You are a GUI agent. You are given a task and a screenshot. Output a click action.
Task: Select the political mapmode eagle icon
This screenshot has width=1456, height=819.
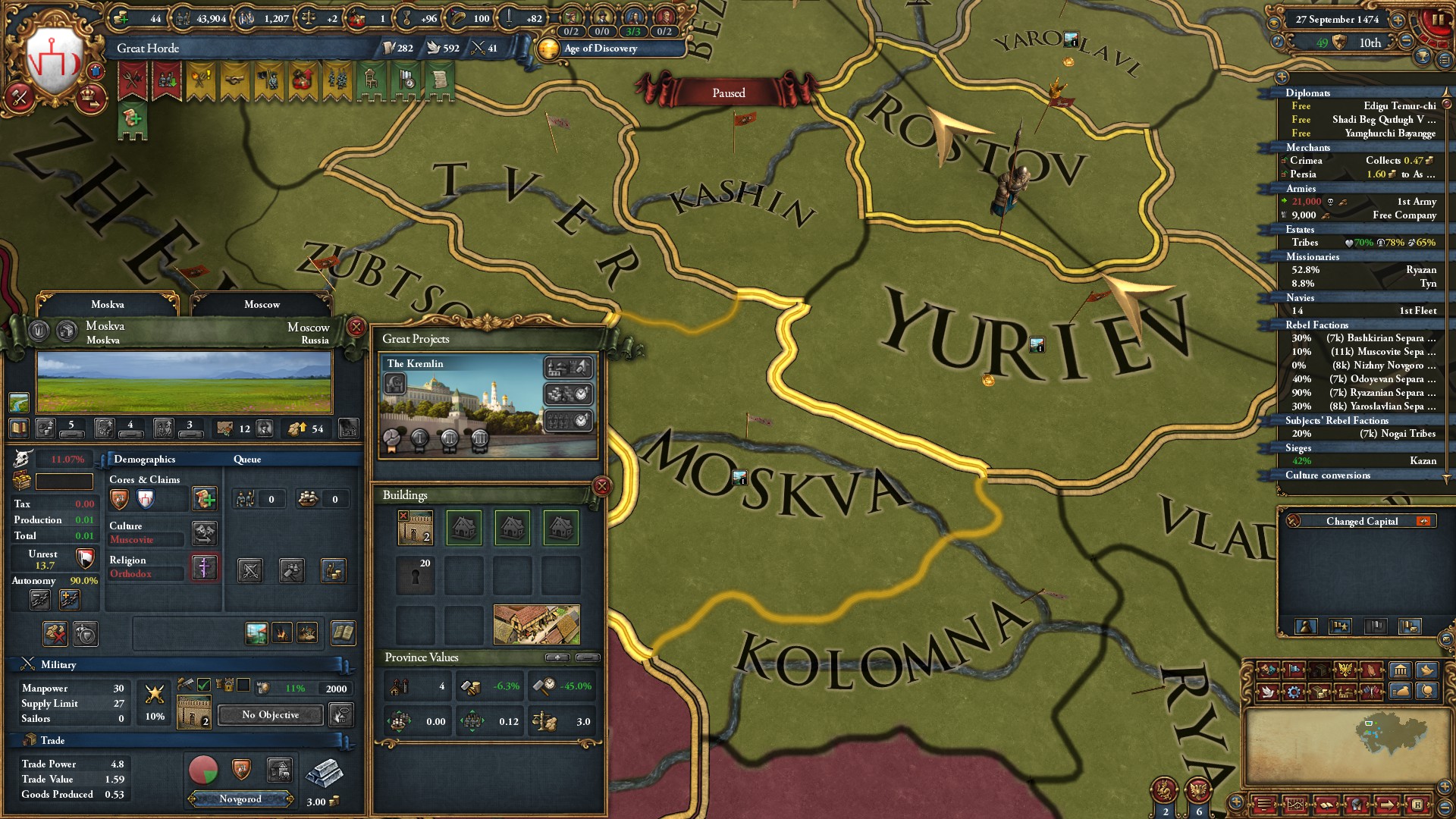[1345, 670]
